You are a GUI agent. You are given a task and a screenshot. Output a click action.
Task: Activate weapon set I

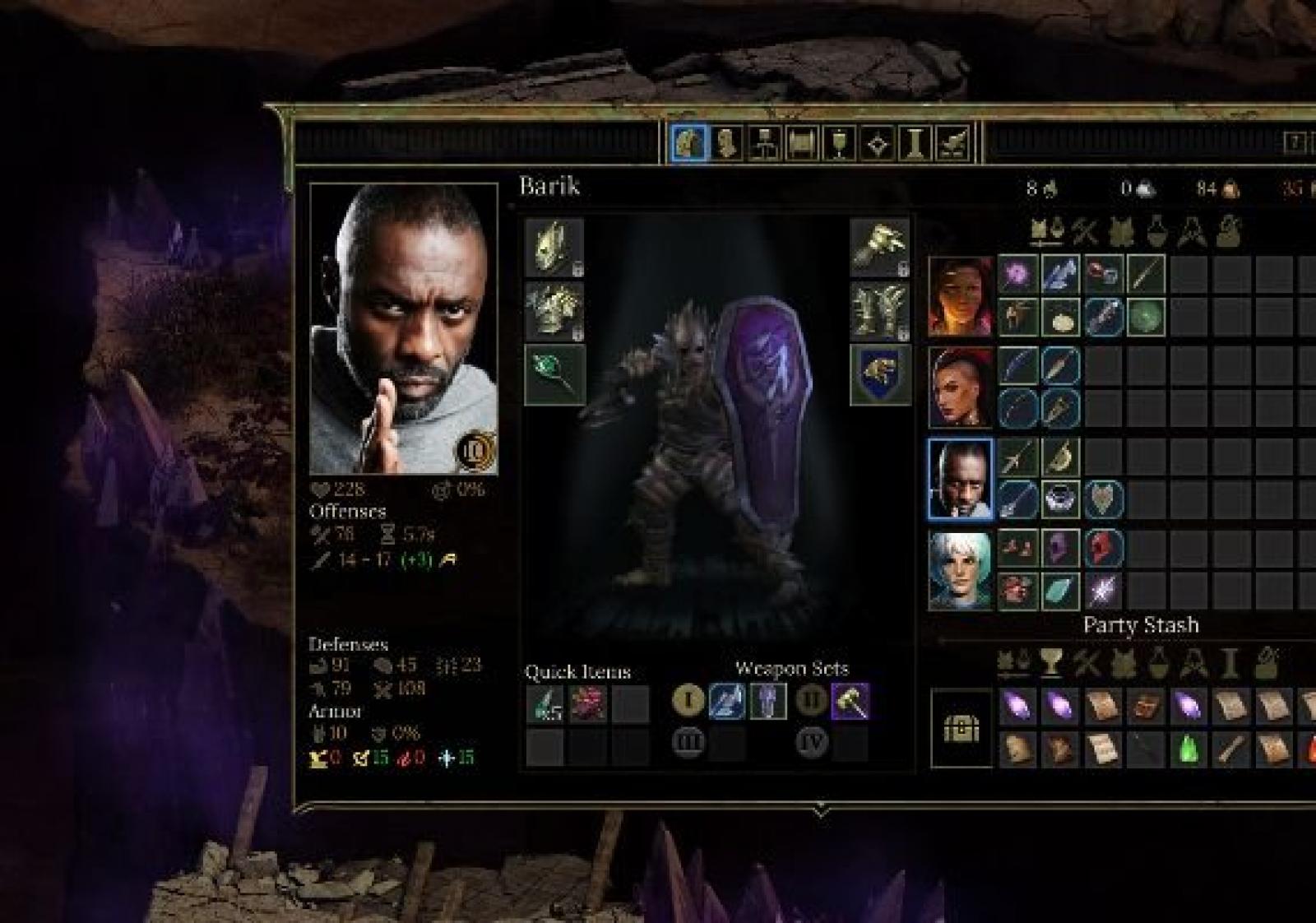point(688,701)
